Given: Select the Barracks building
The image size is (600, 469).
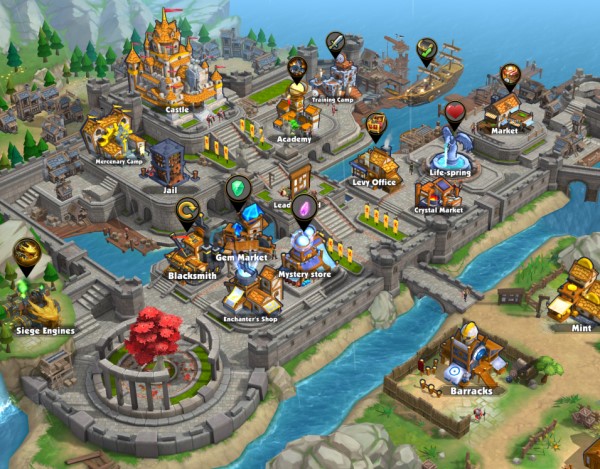Looking at the screenshot, I should (466, 357).
